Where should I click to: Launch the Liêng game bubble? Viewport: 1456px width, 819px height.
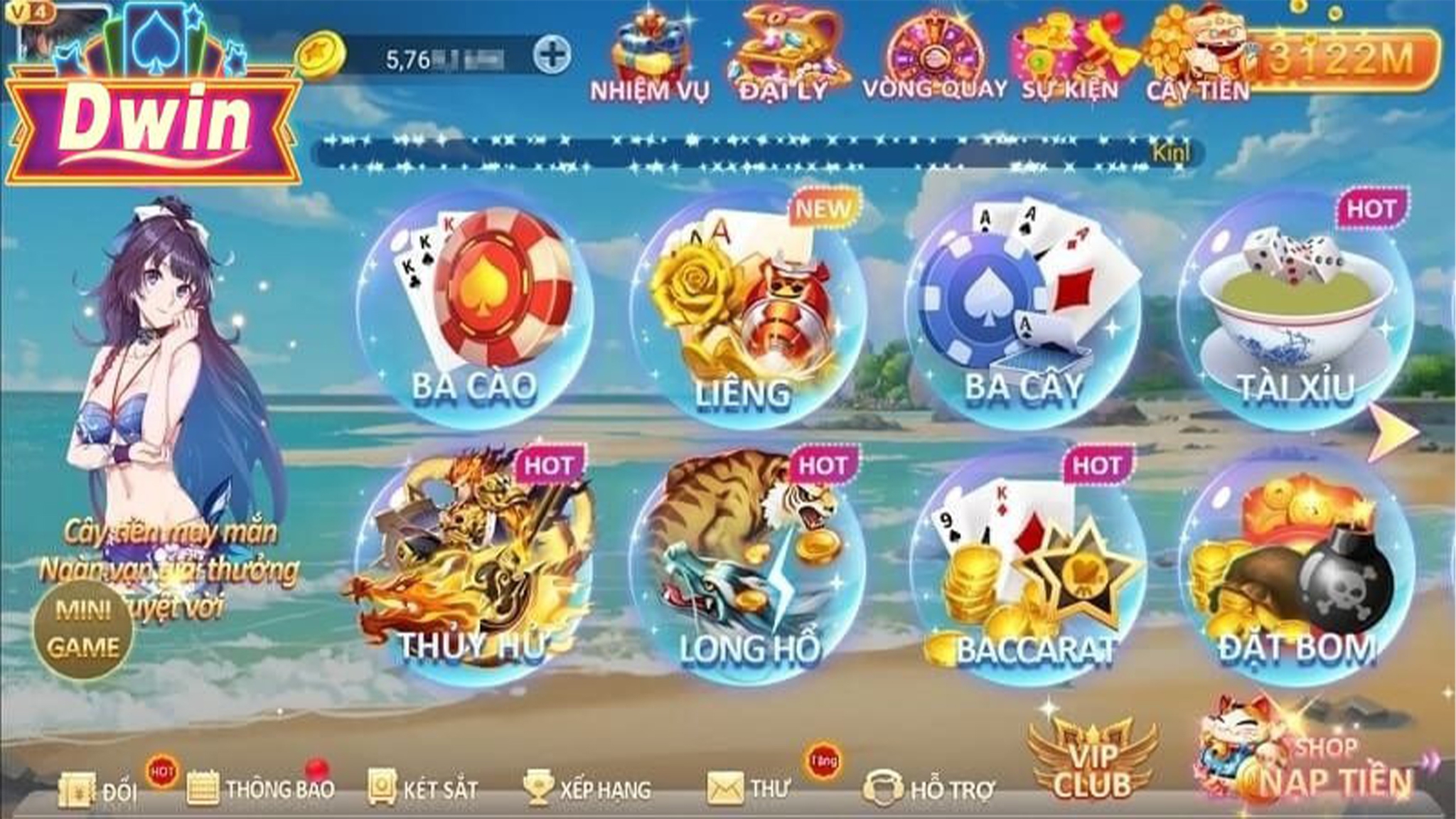click(x=746, y=313)
